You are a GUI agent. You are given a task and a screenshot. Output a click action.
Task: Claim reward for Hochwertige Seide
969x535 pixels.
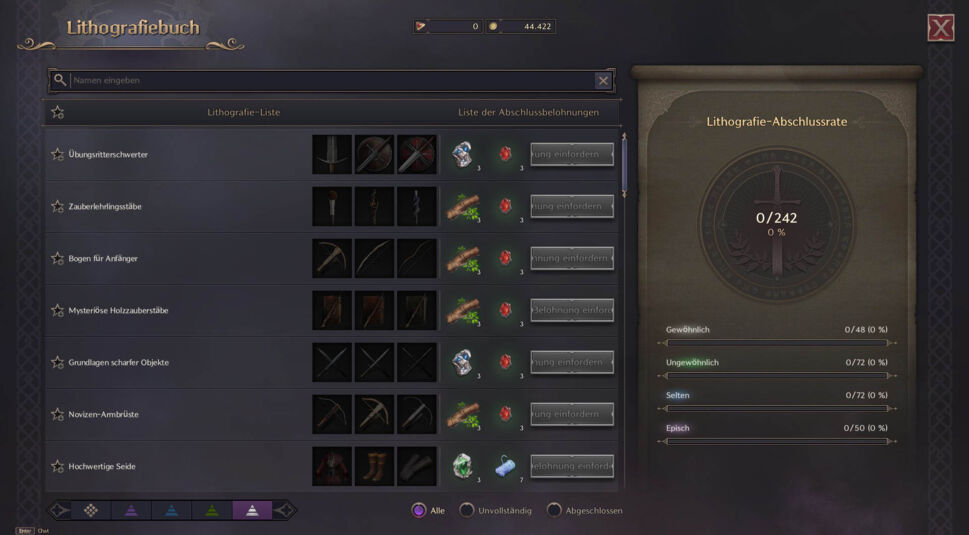571,466
